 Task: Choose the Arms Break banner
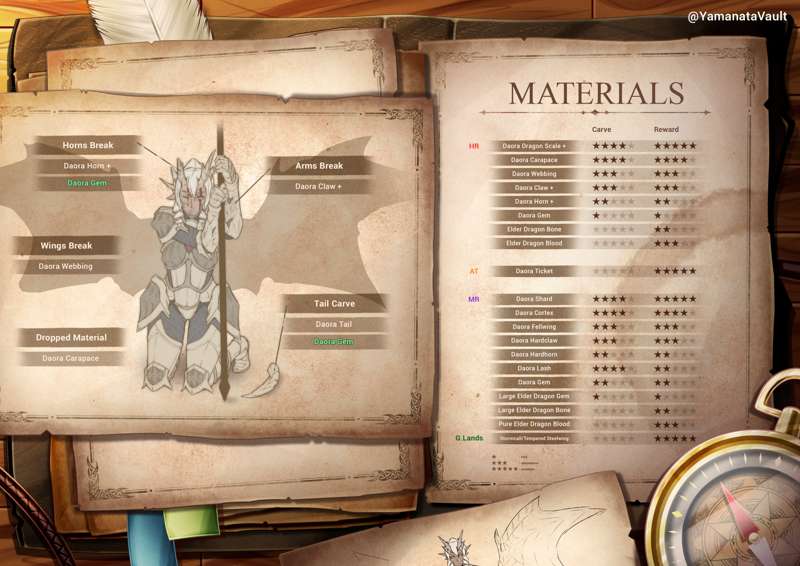pos(318,166)
